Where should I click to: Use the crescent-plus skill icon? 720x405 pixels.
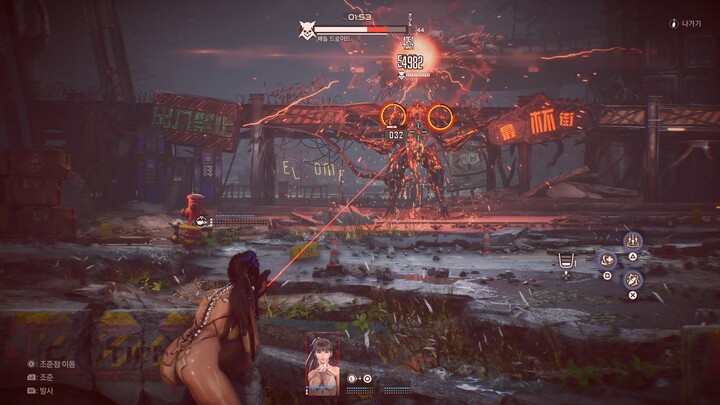[x=607, y=260]
